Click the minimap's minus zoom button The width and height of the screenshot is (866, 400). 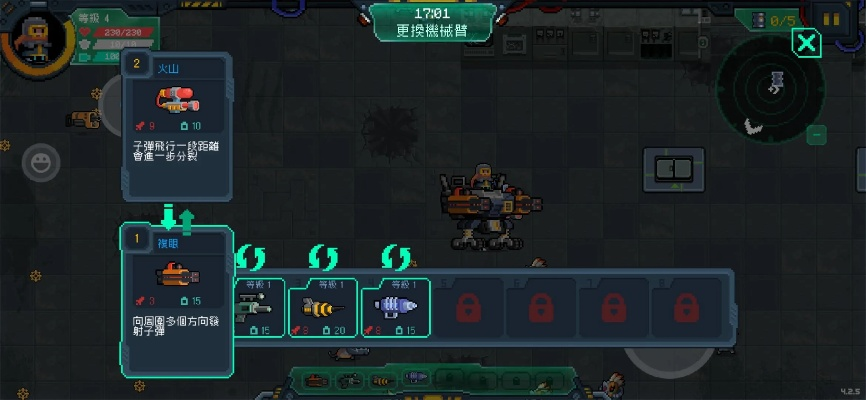point(816,134)
